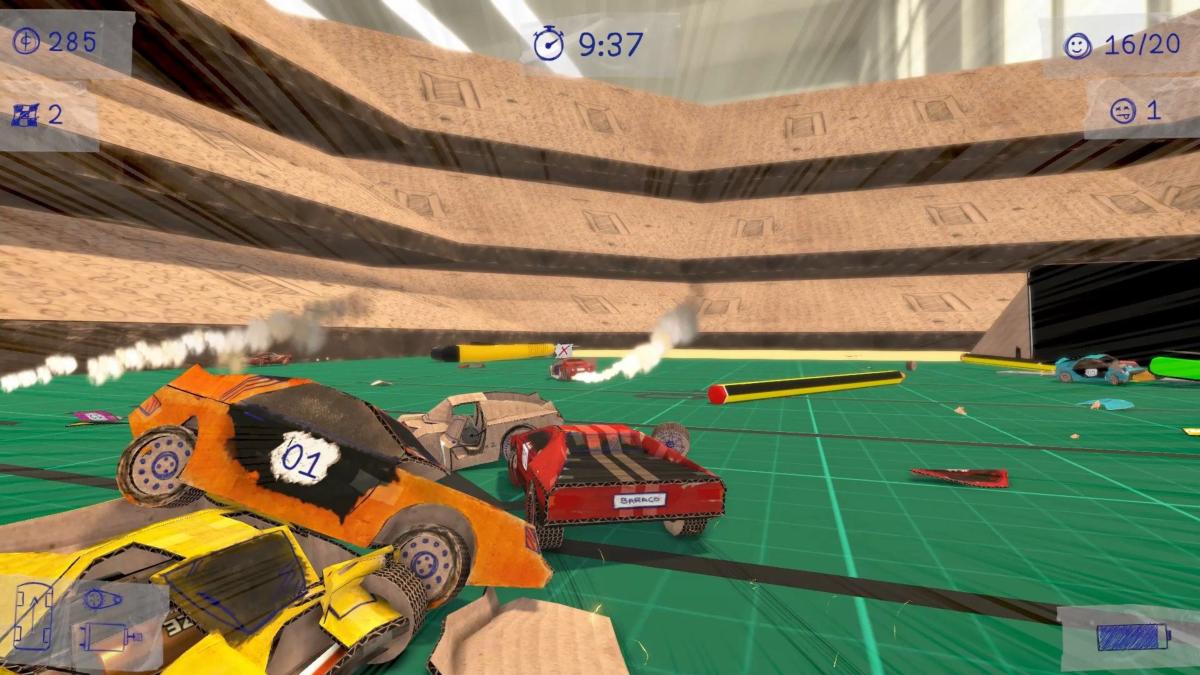This screenshot has width=1200, height=675.
Task: Click the car chassis damage diagram
Action: pos(34,617)
